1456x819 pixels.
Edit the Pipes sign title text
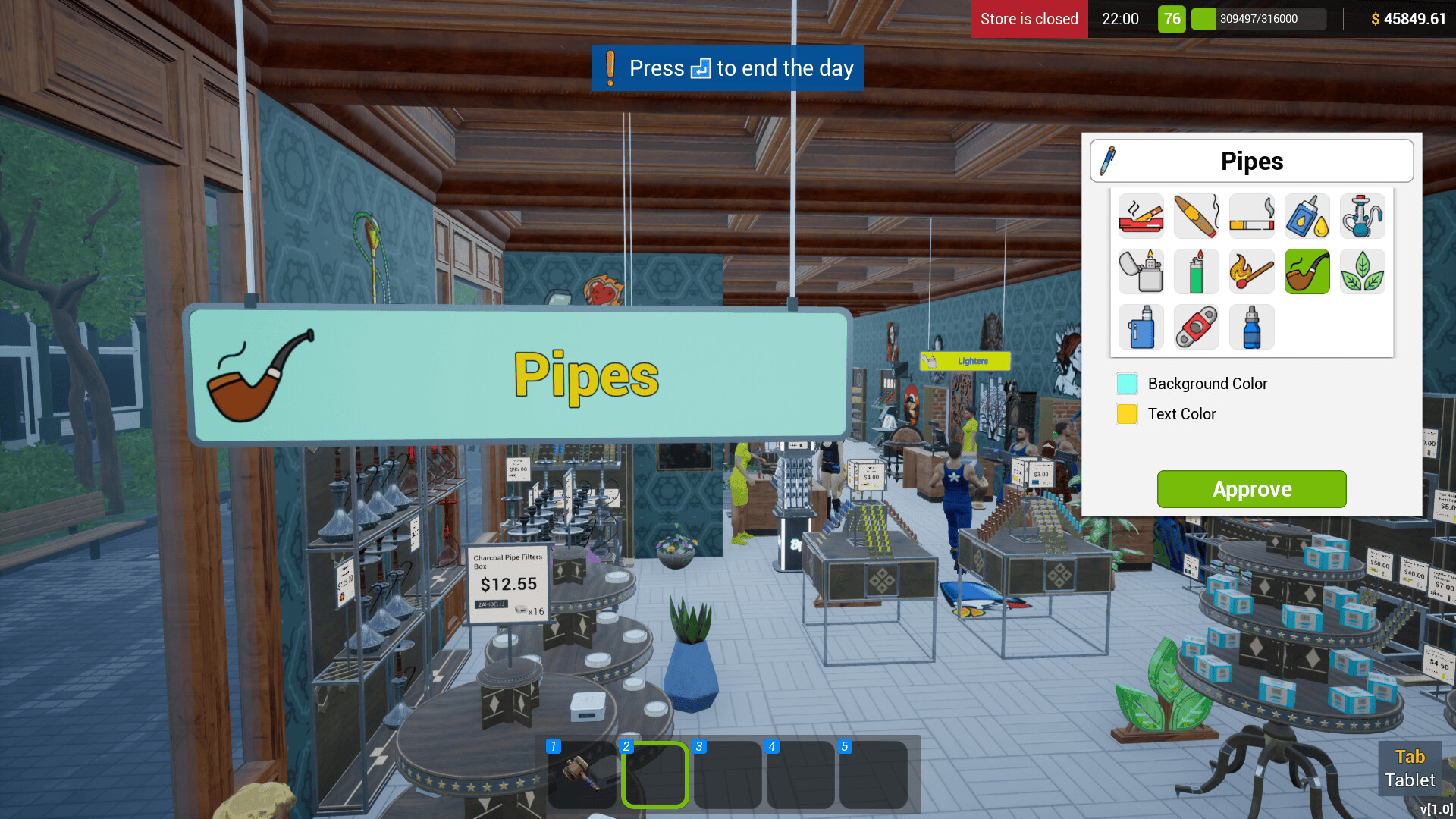coord(1253,160)
